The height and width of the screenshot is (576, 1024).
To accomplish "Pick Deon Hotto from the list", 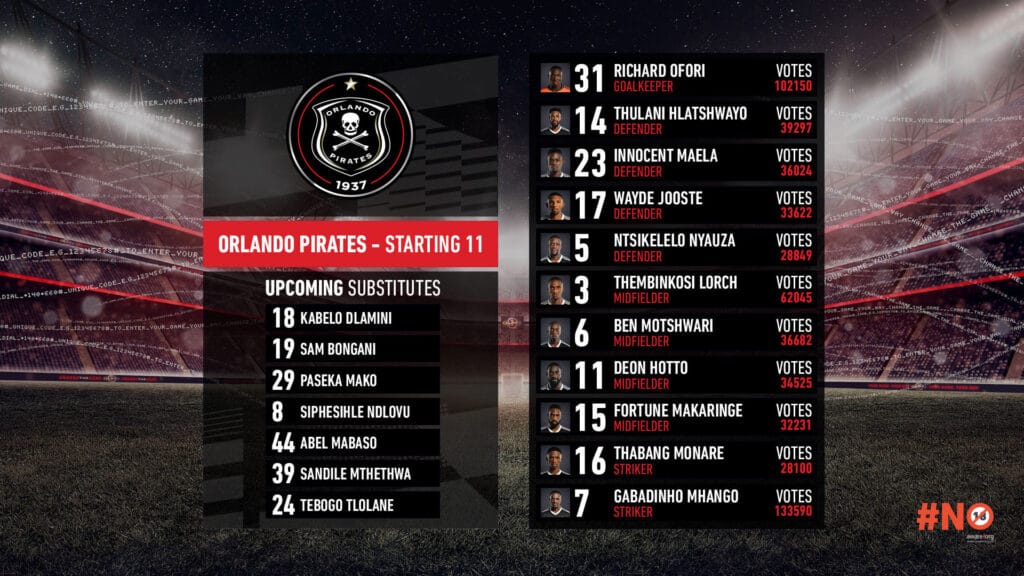I will point(677,374).
